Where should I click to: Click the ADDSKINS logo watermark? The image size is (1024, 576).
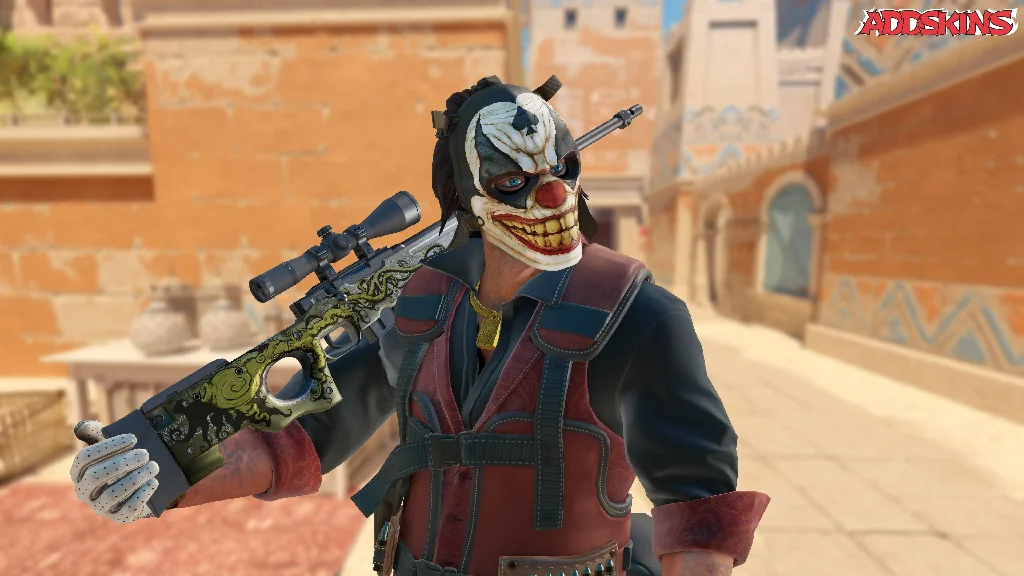coord(936,23)
